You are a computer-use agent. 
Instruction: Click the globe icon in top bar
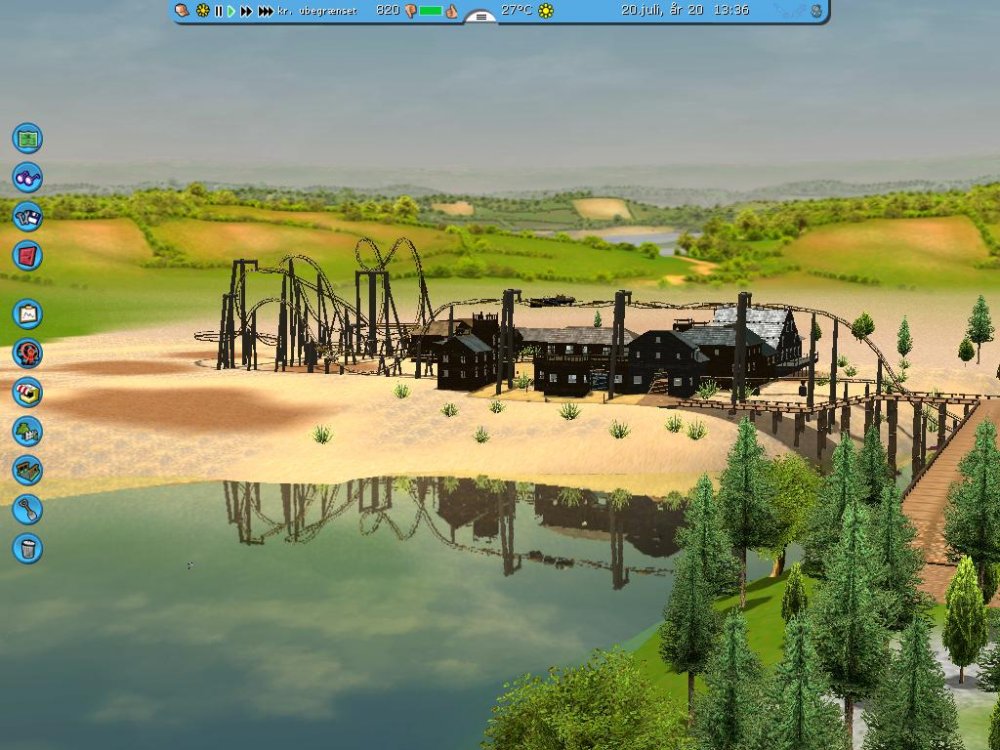(x=817, y=11)
